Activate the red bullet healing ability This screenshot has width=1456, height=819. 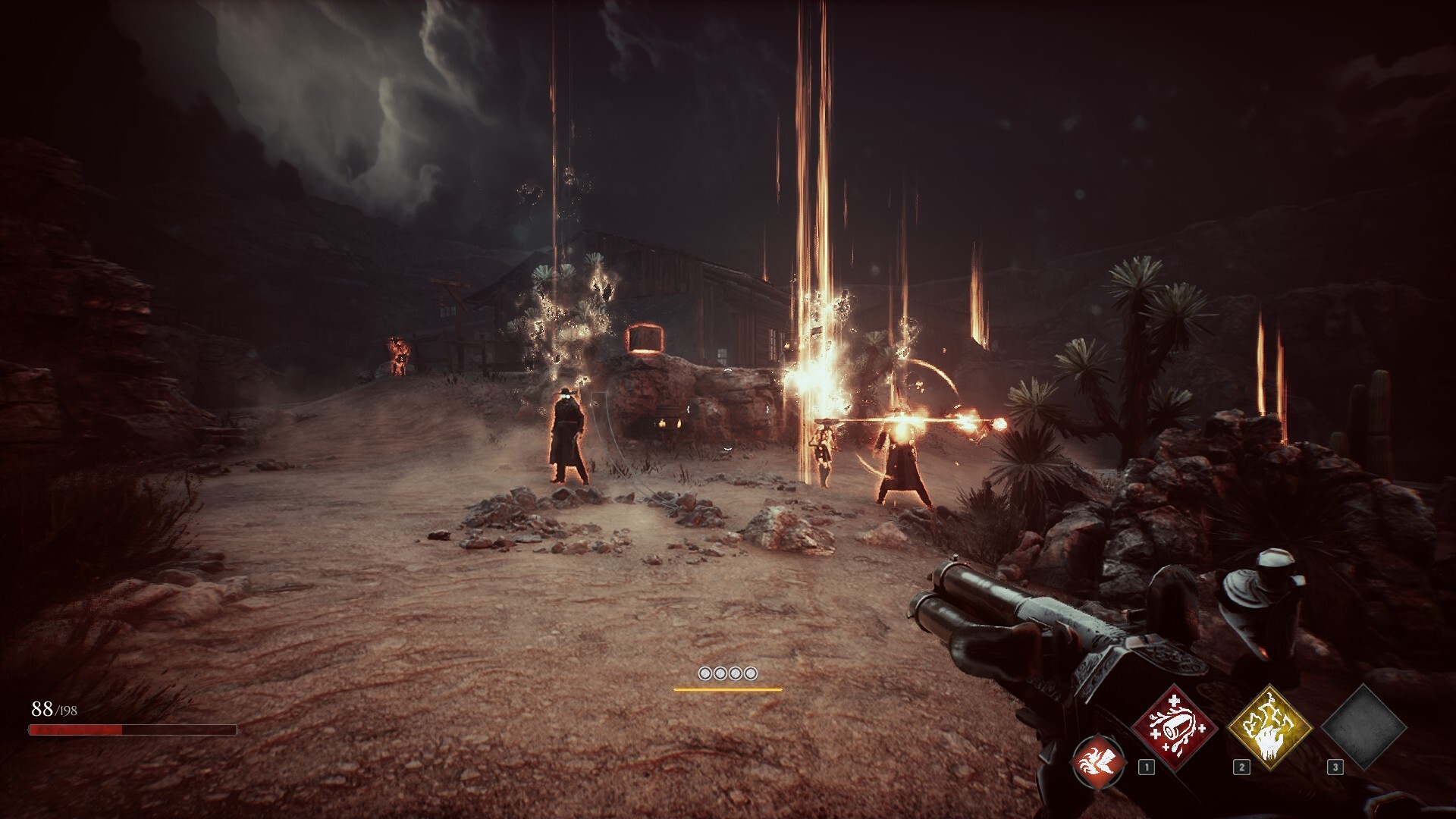tap(1174, 728)
